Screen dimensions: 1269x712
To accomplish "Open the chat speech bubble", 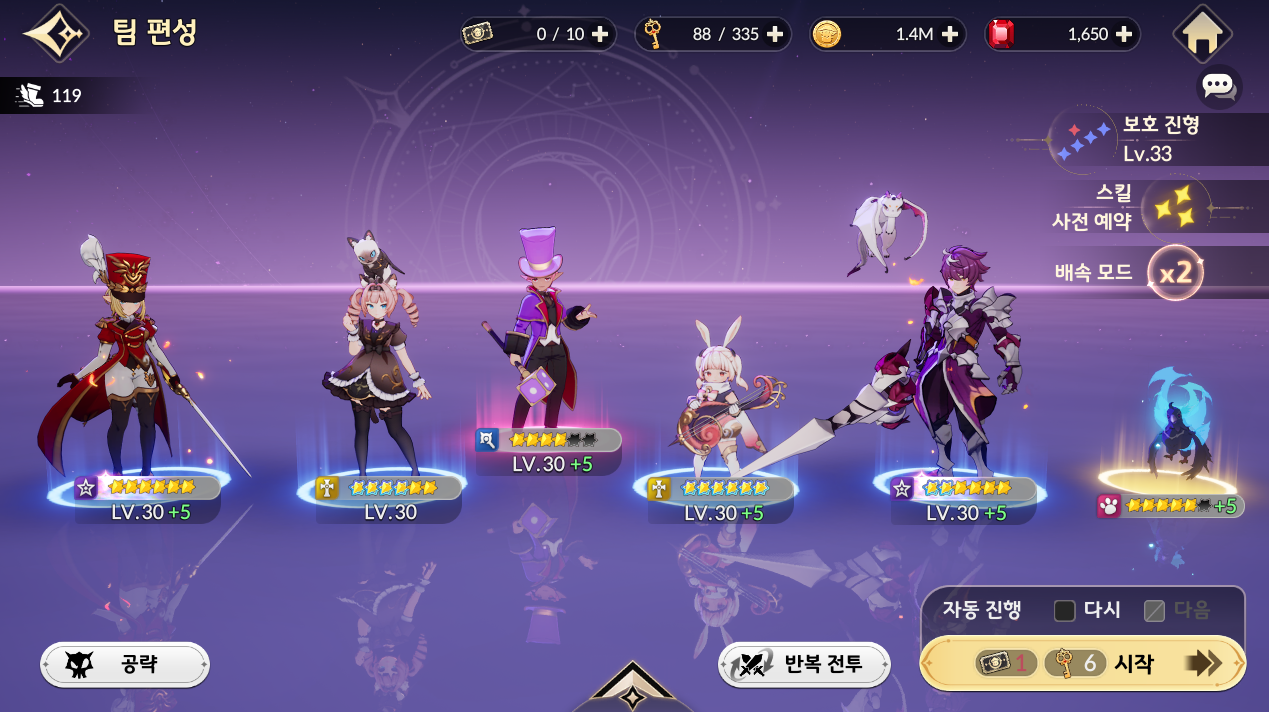I will tap(1218, 86).
